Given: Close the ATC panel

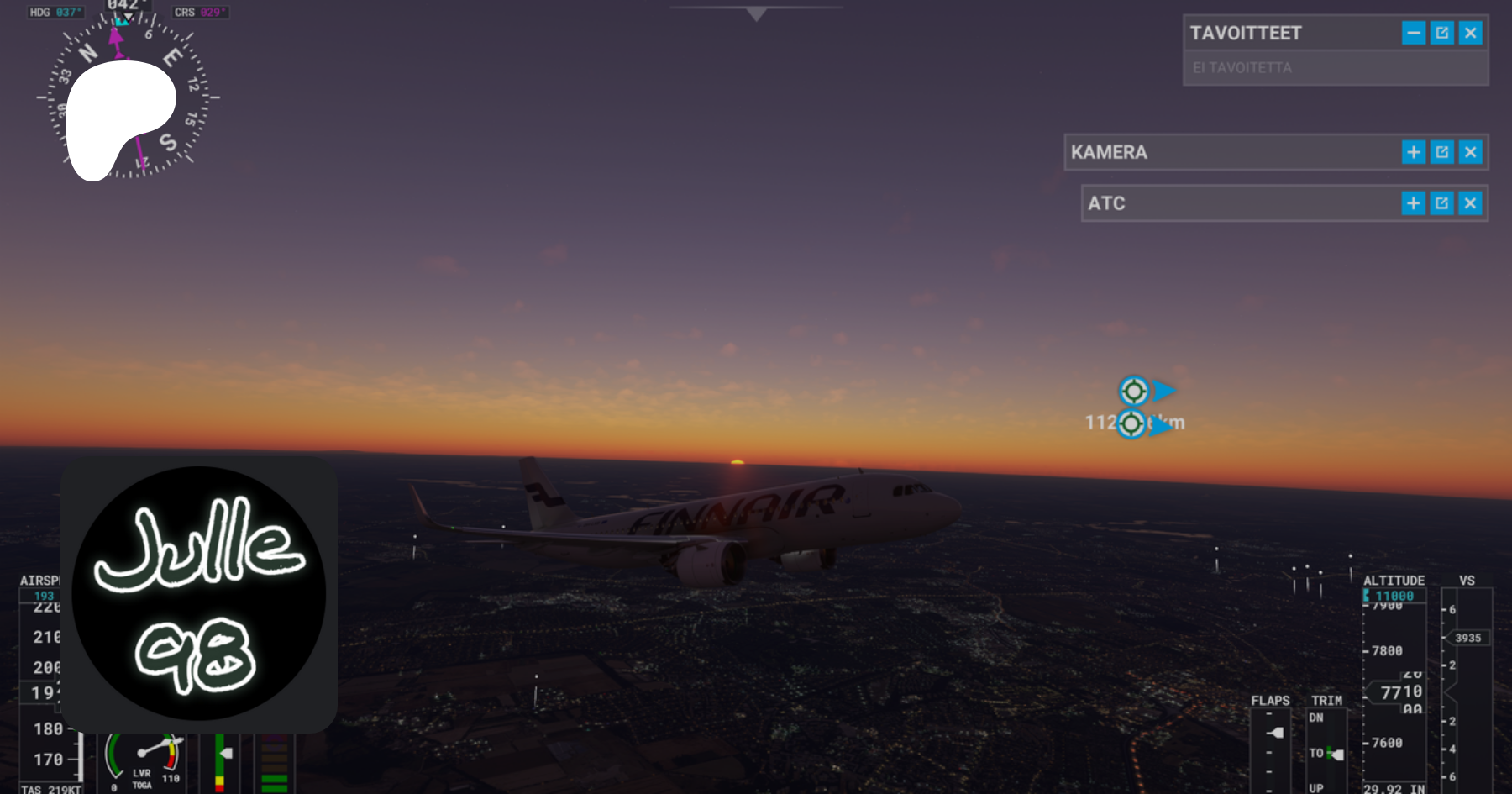Looking at the screenshot, I should [x=1470, y=203].
